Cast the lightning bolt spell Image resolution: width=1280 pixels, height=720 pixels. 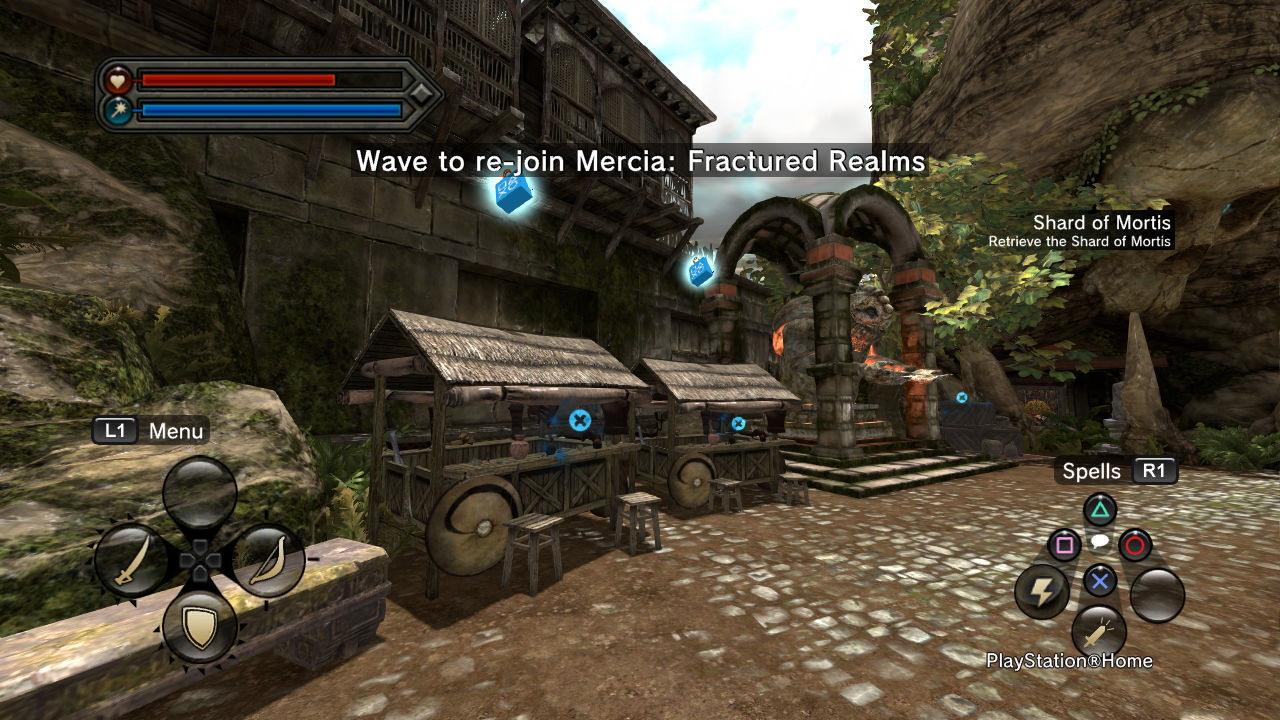tap(1042, 592)
